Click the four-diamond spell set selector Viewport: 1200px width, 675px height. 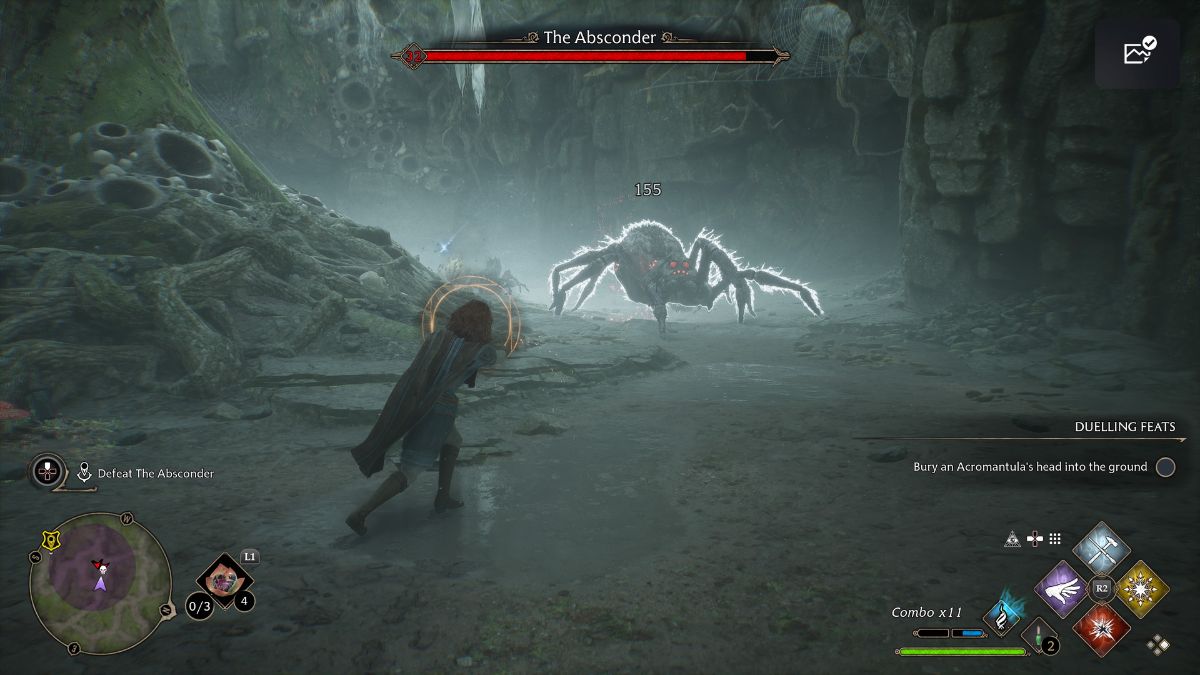click(1159, 645)
